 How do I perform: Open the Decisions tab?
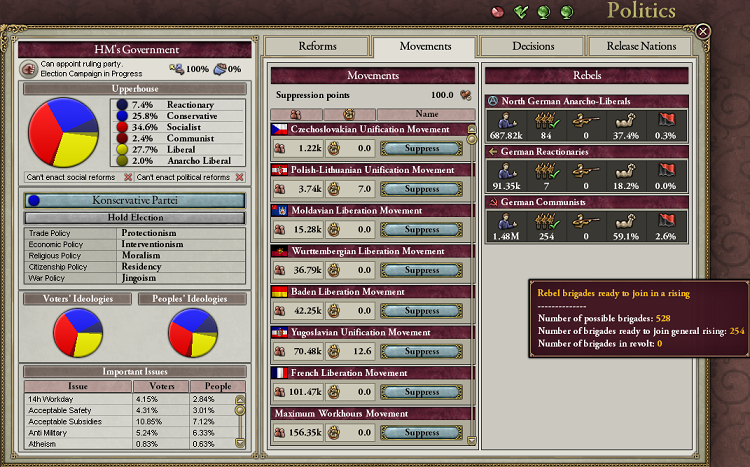[x=531, y=46]
